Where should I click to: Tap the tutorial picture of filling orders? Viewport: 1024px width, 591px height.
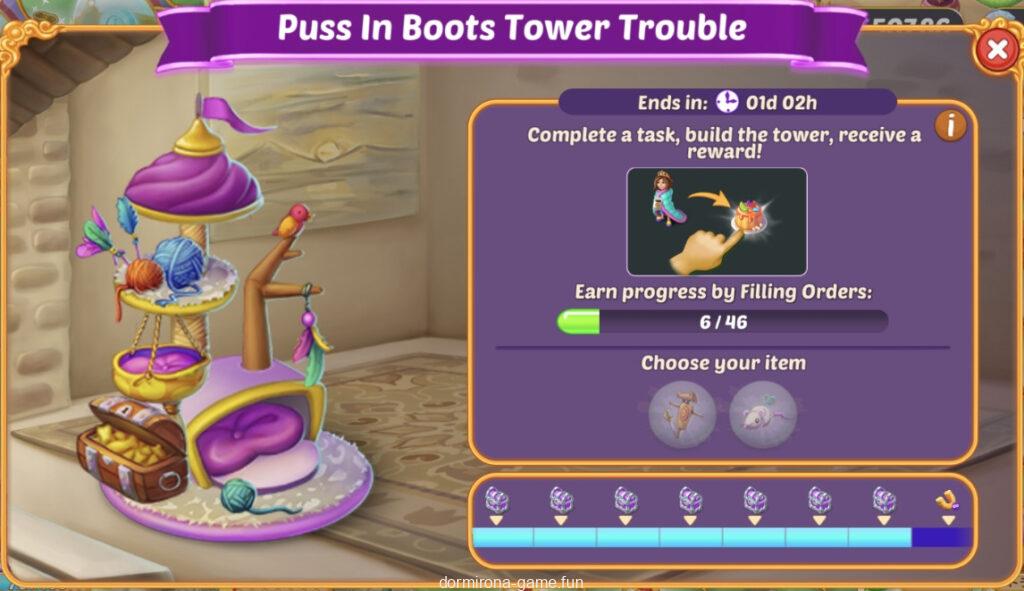tap(716, 221)
